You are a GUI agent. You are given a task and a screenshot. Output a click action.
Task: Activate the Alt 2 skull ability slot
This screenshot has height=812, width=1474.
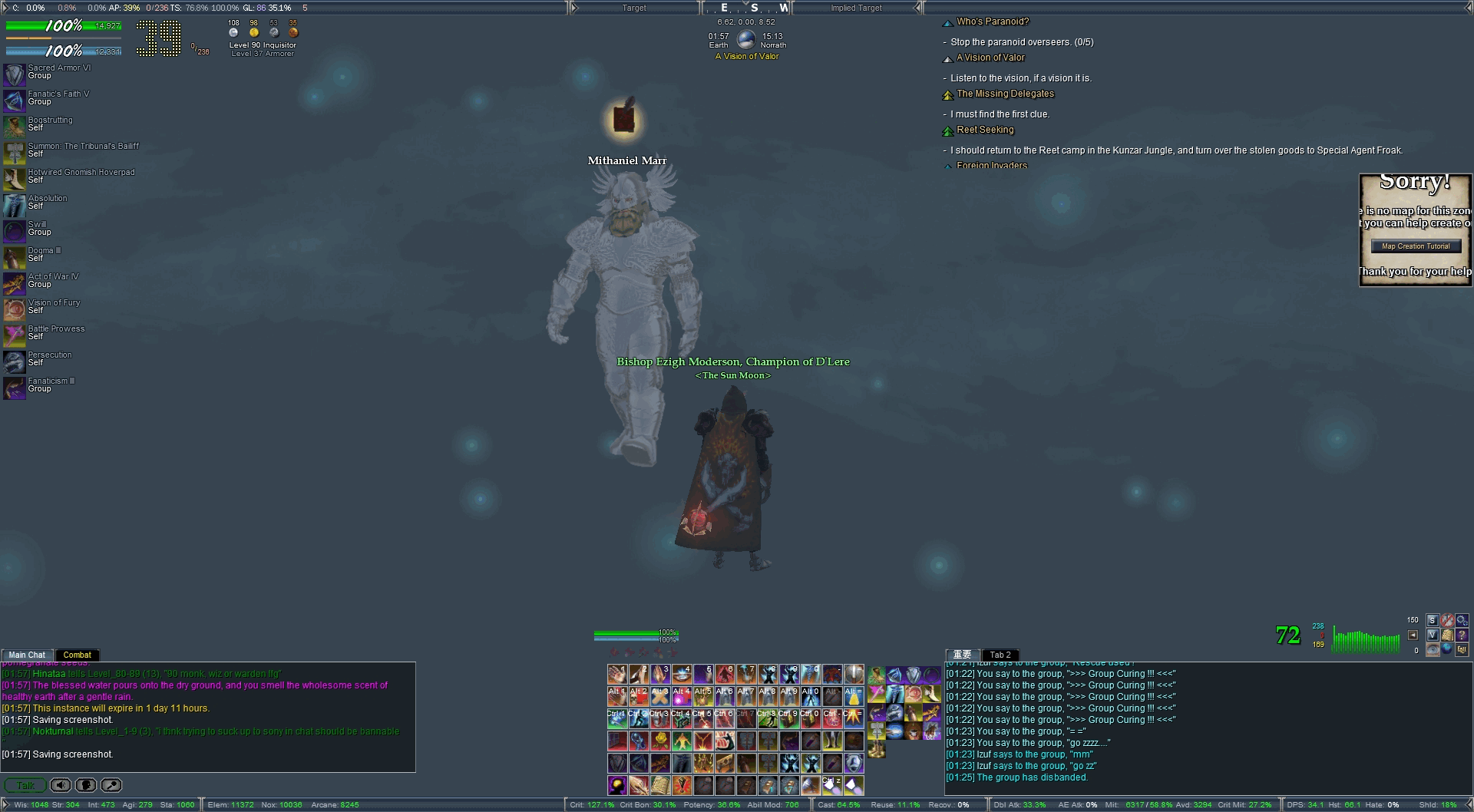(639, 697)
